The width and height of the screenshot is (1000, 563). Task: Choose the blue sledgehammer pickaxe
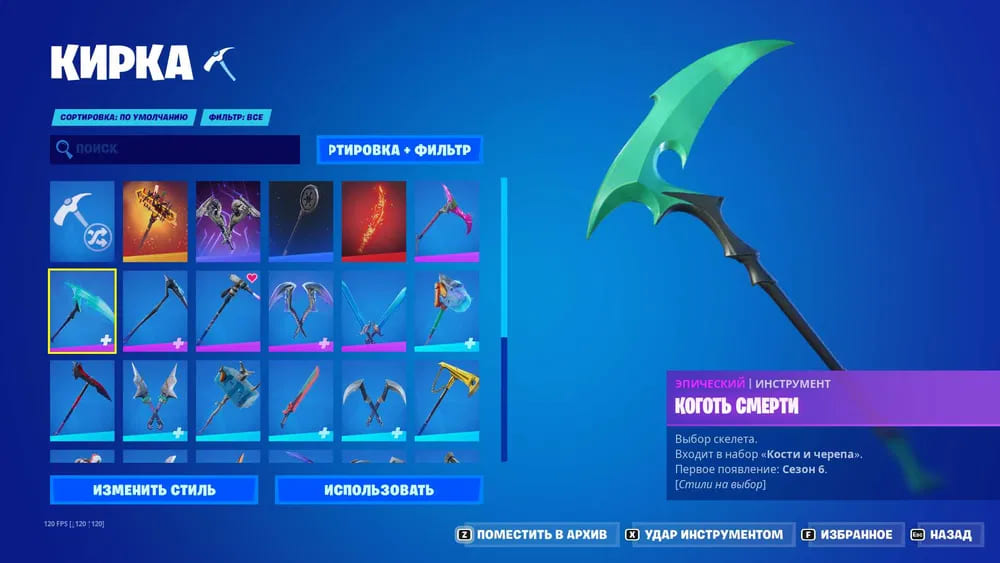(x=228, y=400)
